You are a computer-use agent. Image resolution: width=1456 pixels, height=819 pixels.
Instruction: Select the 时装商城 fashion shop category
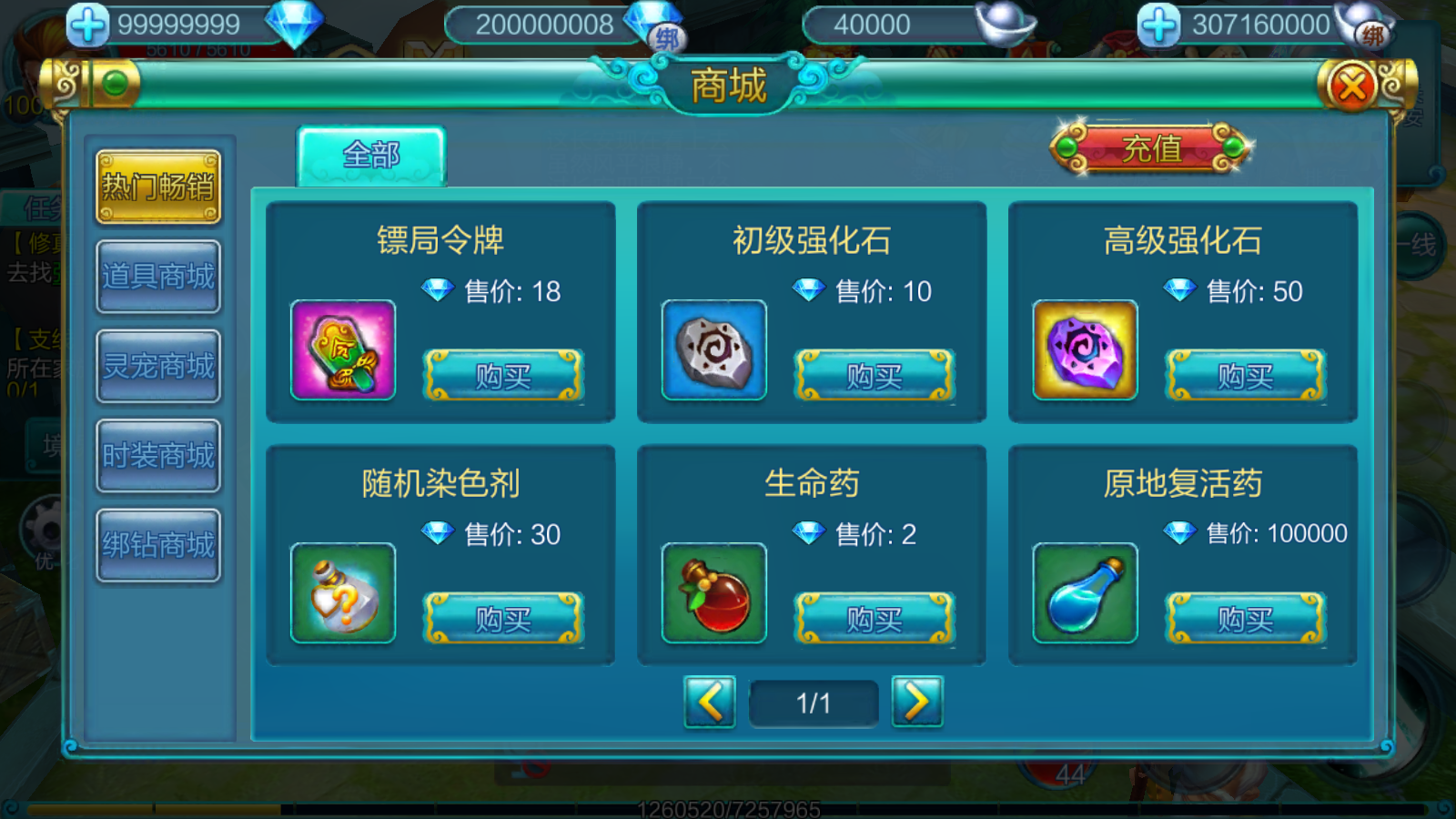point(157,454)
